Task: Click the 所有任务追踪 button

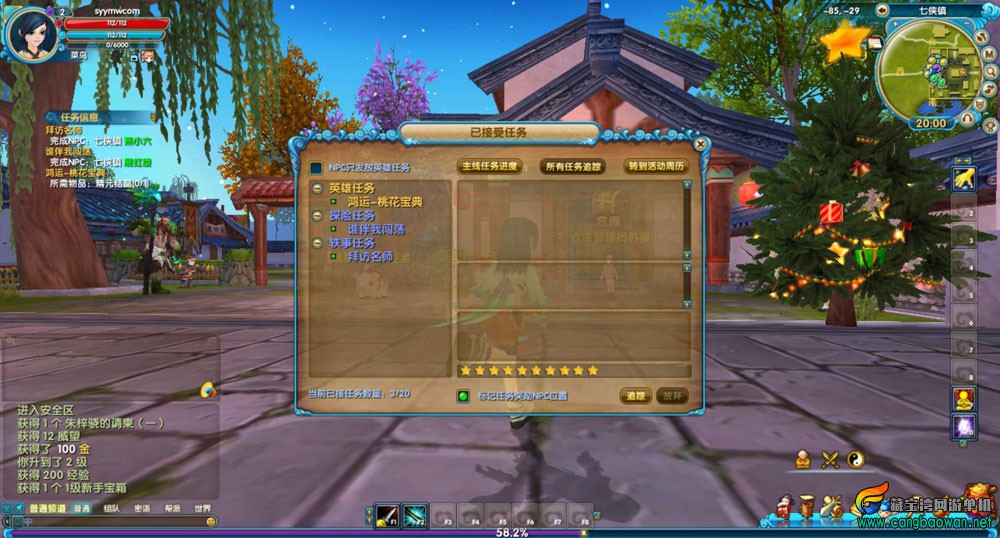Action: click(572, 166)
